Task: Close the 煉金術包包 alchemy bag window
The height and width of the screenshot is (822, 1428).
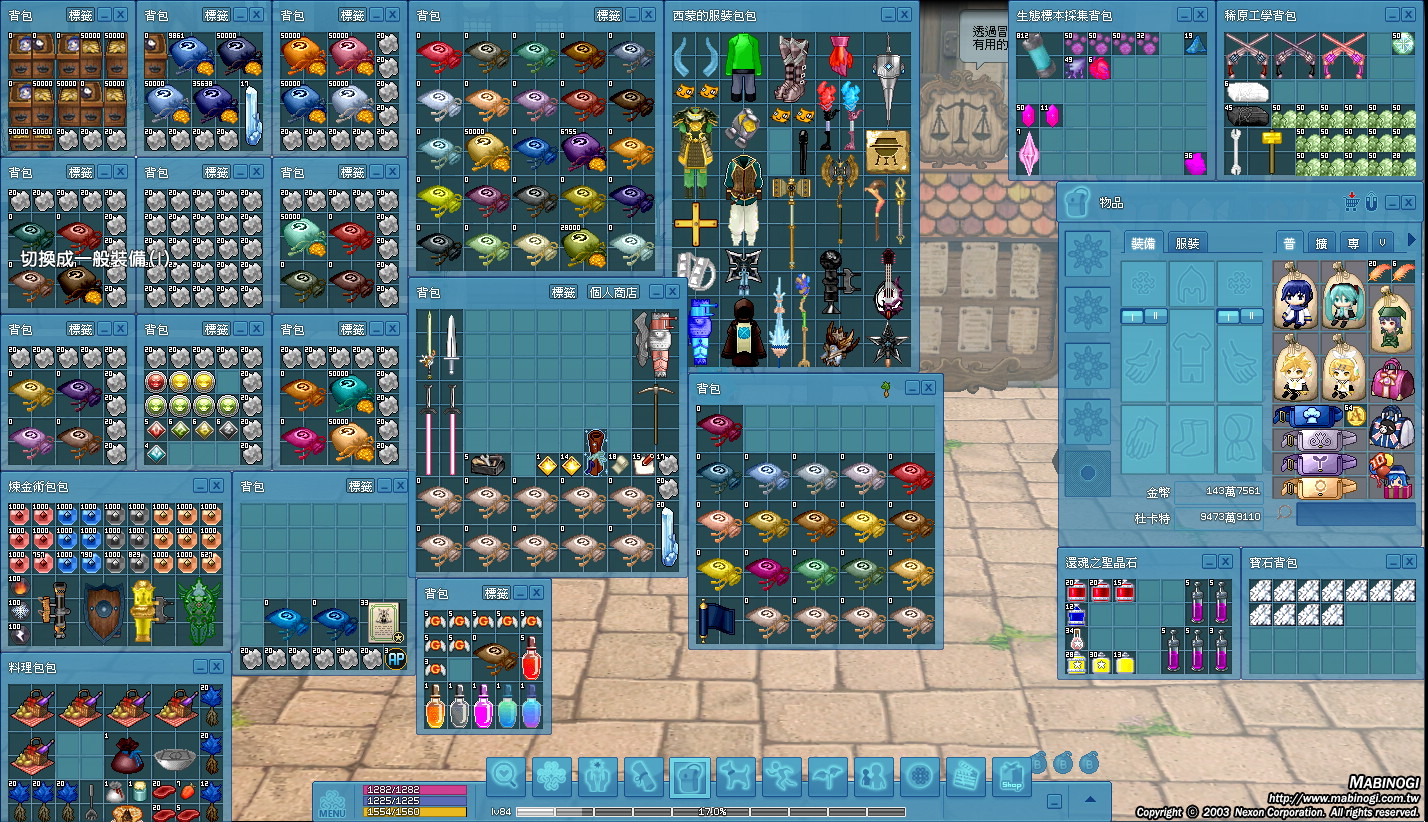Action: pos(216,486)
